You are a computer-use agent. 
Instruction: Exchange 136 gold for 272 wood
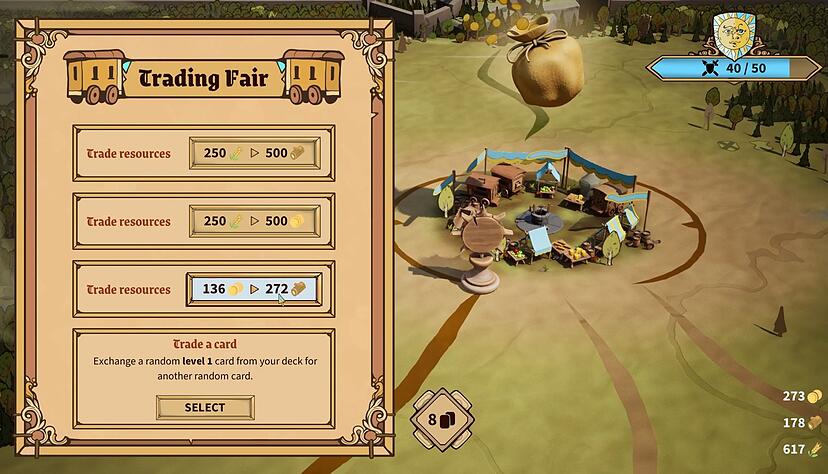[253, 289]
